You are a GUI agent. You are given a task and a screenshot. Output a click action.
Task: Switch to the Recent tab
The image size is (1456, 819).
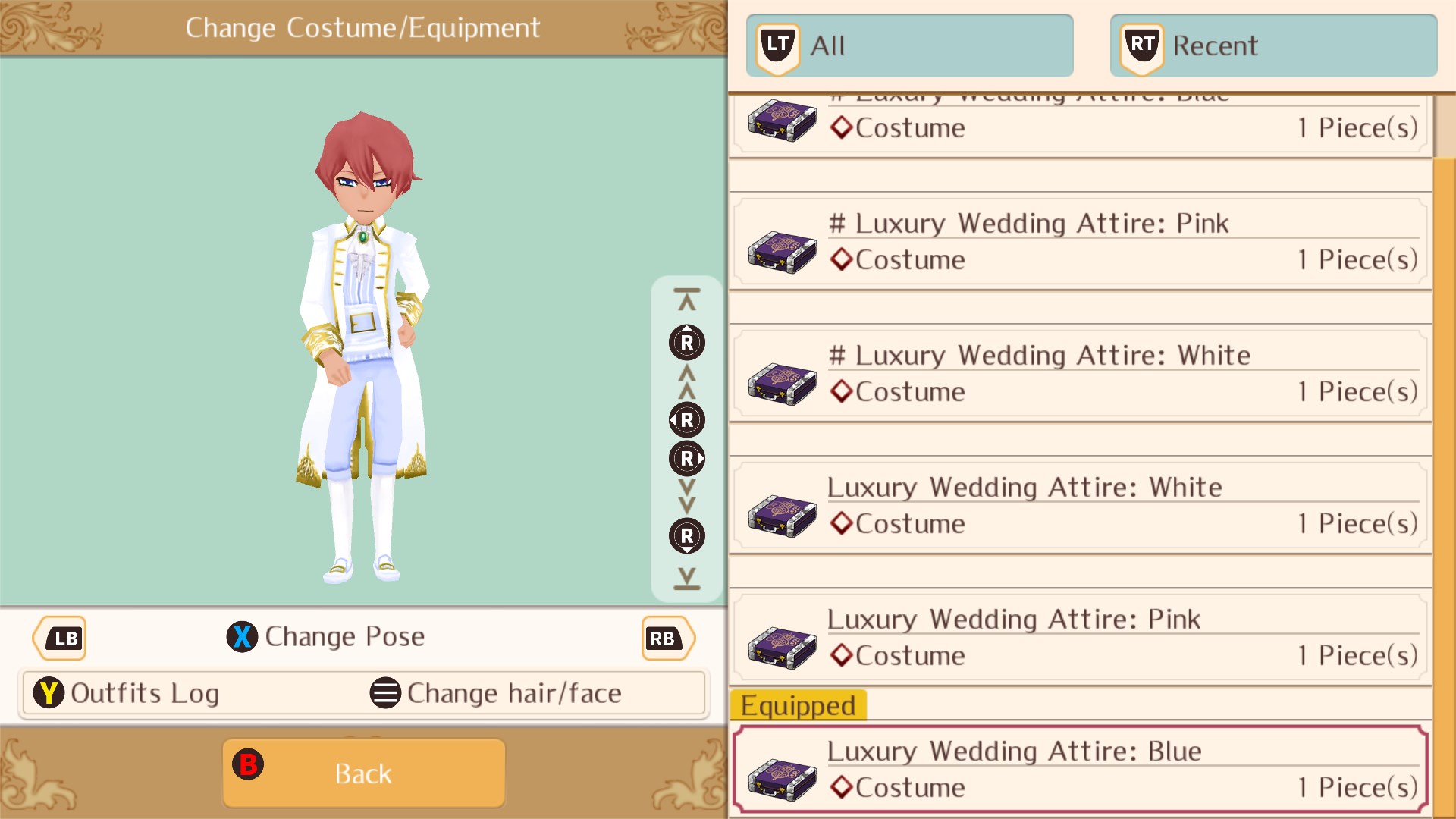1272,45
